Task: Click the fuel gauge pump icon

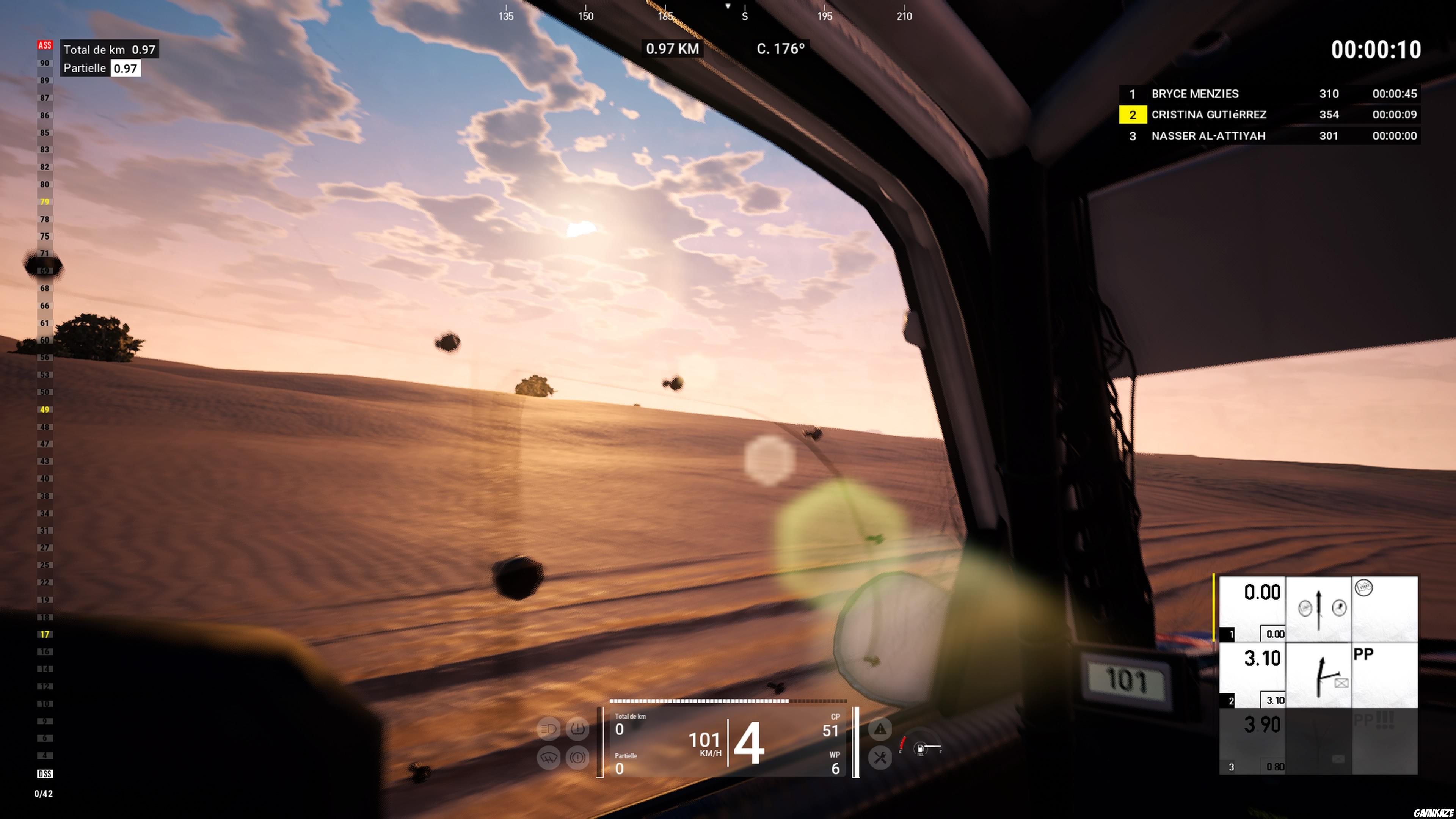Action: click(x=920, y=750)
